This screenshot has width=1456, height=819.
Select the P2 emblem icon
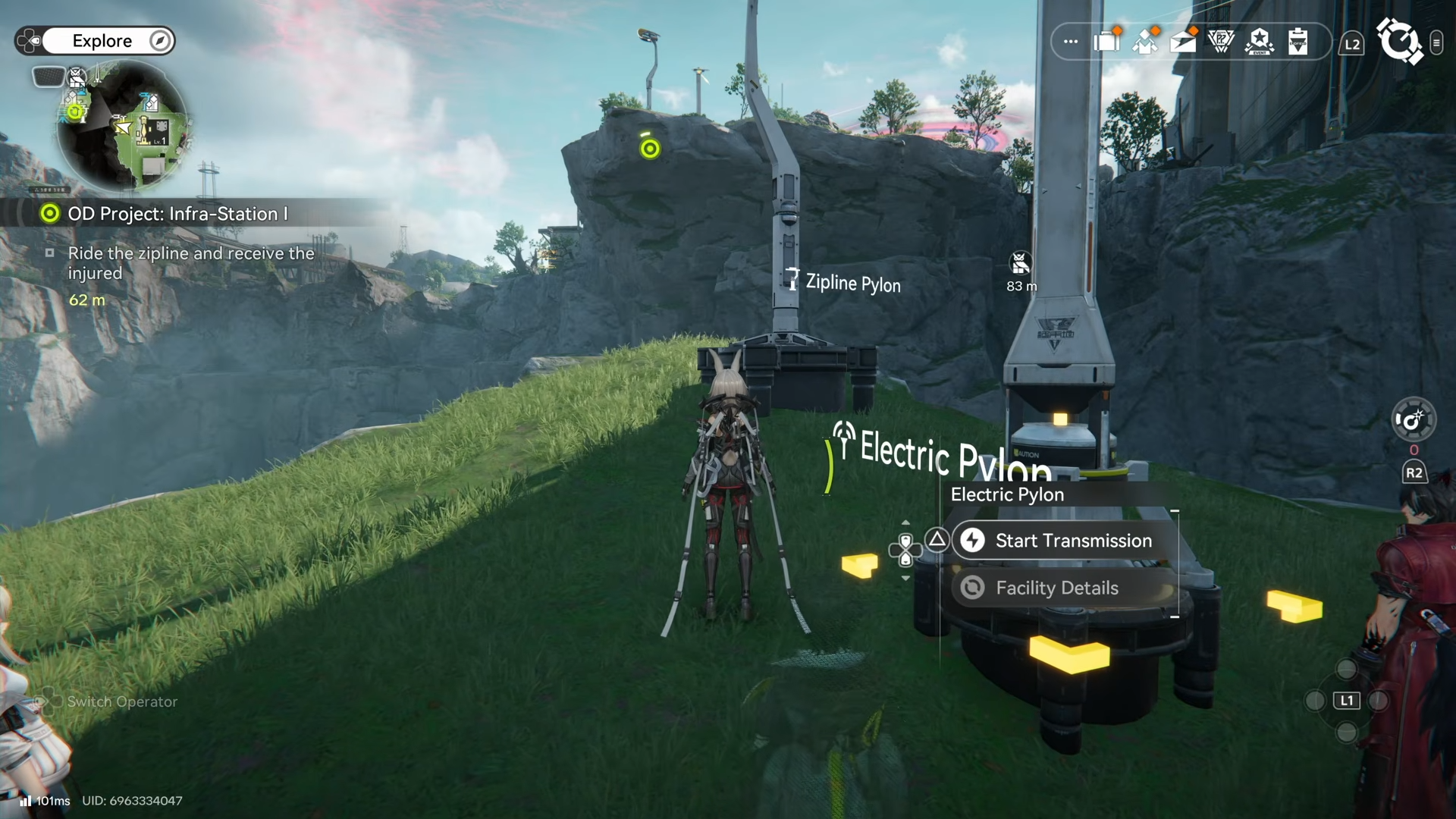[x=1221, y=42]
